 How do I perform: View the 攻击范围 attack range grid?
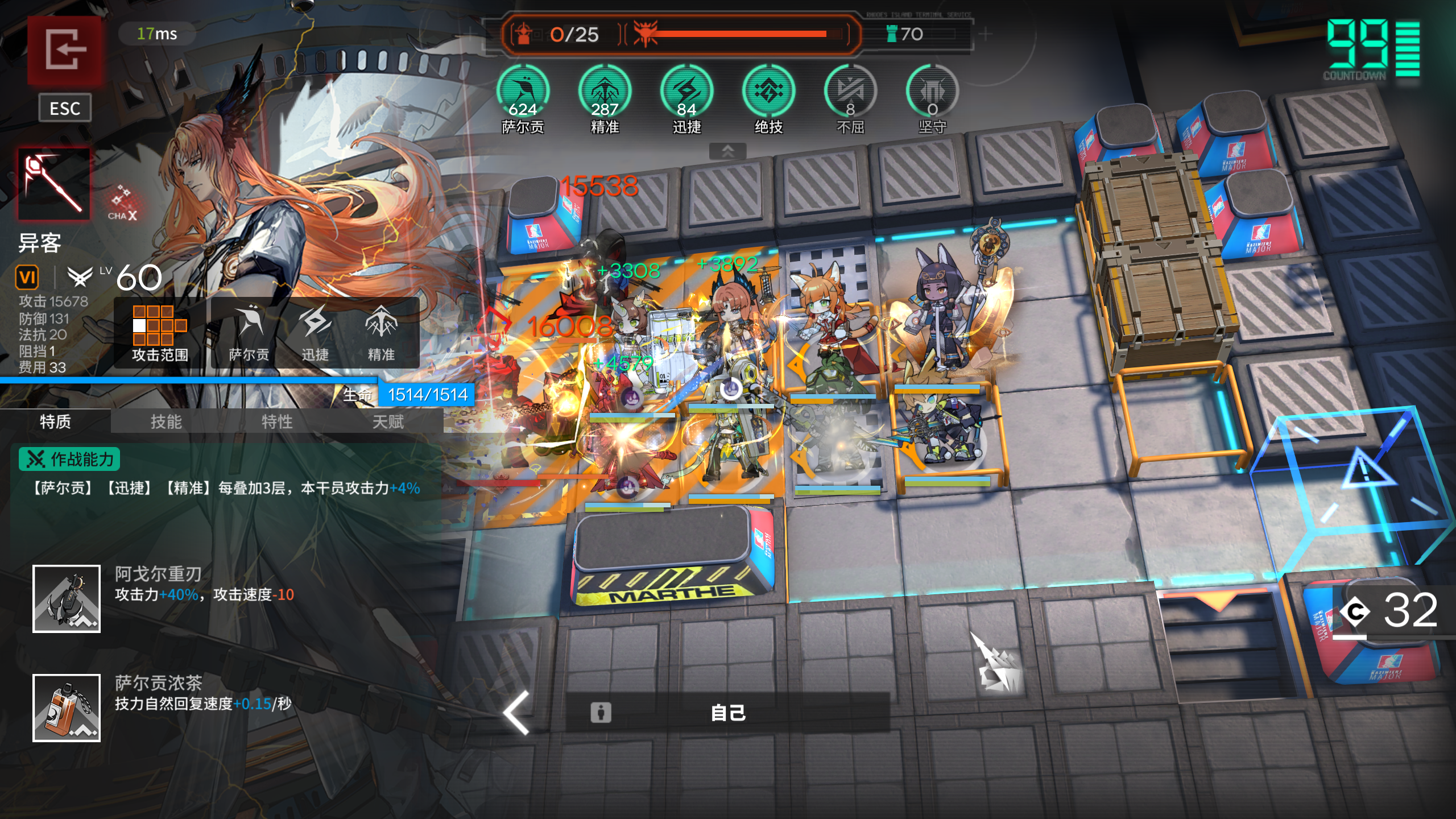coord(160,332)
